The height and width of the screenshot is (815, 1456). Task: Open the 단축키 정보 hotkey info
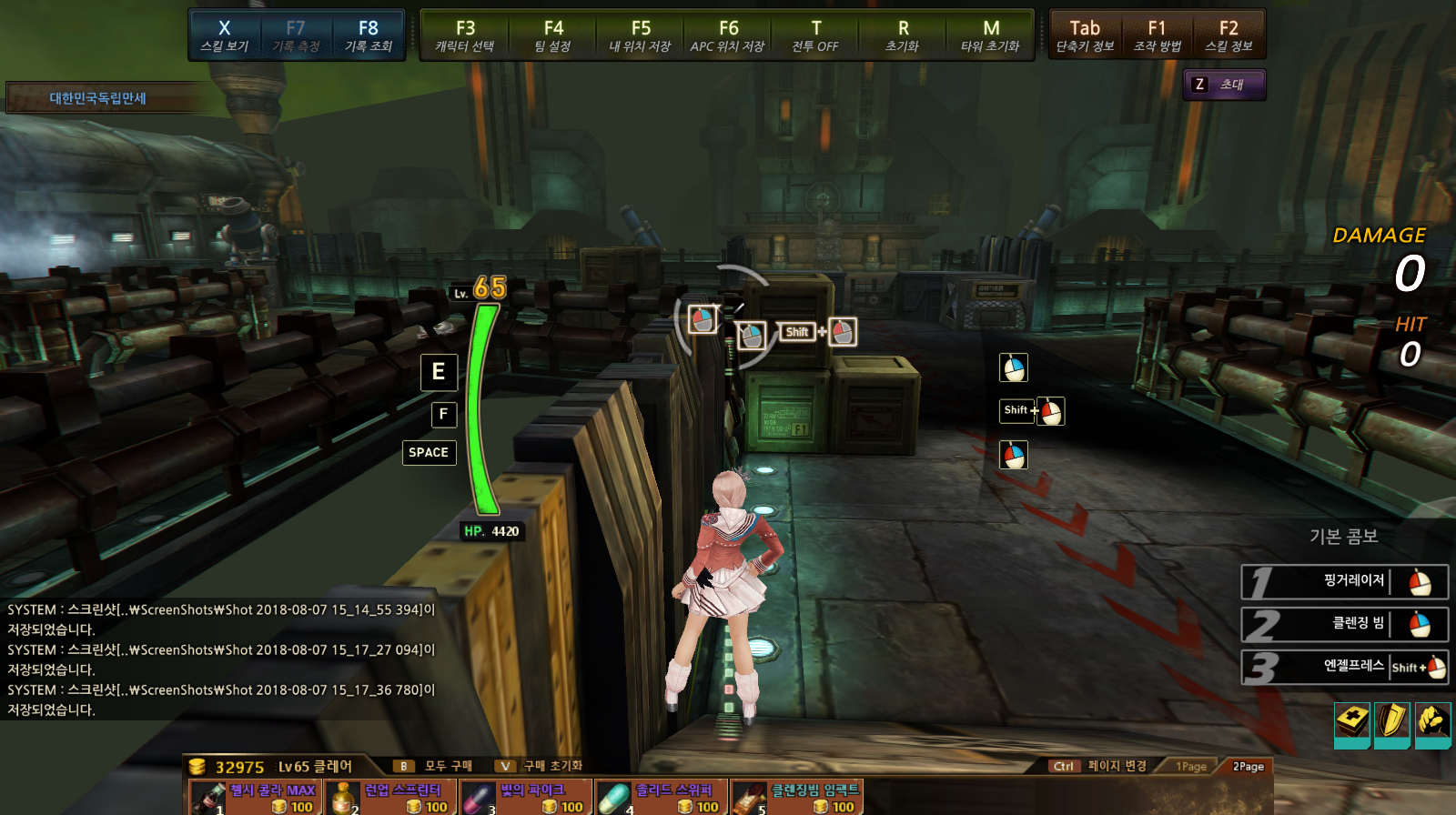pos(1085,35)
